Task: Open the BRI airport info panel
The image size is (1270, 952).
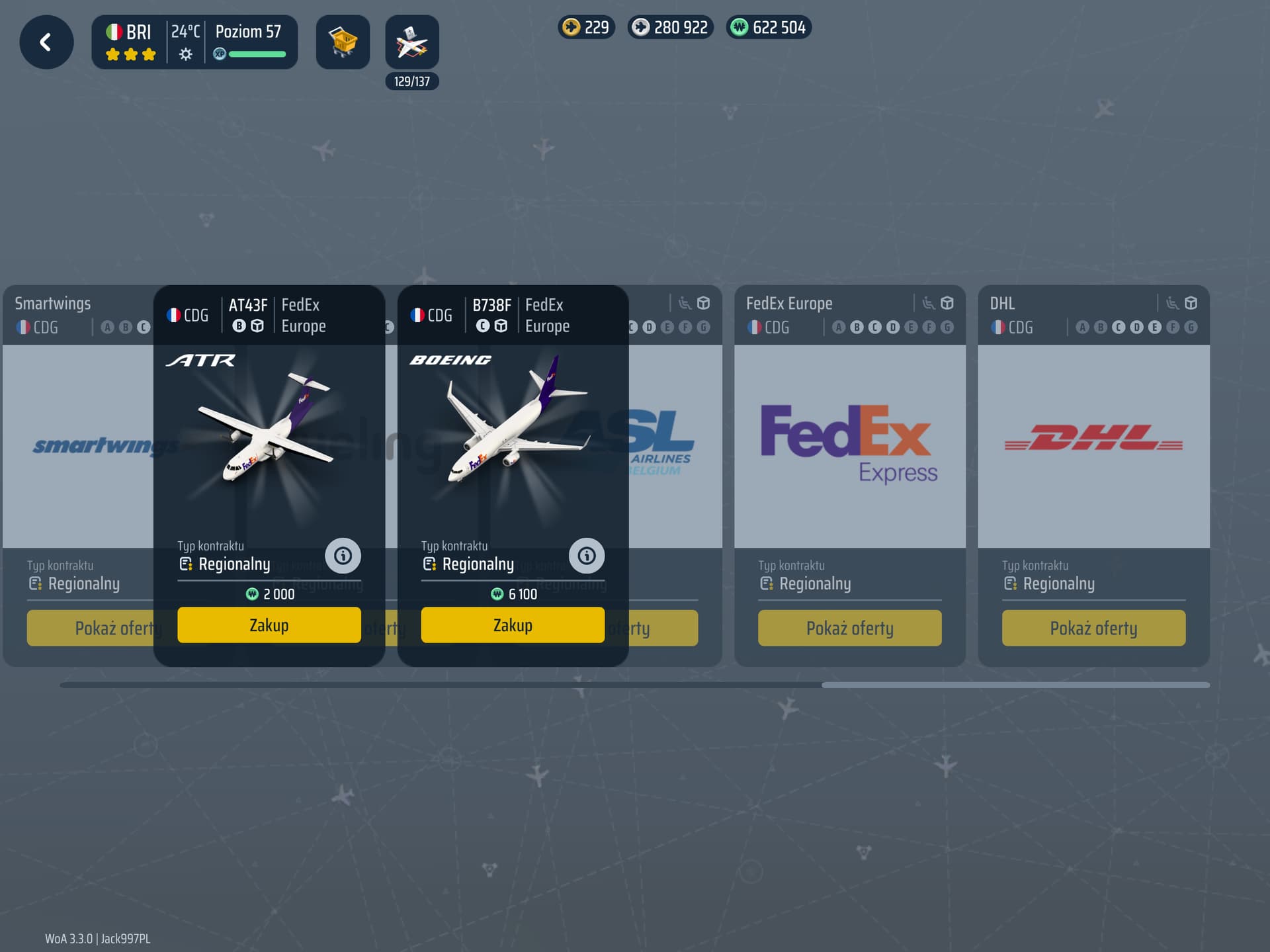Action: pyautogui.click(x=194, y=42)
